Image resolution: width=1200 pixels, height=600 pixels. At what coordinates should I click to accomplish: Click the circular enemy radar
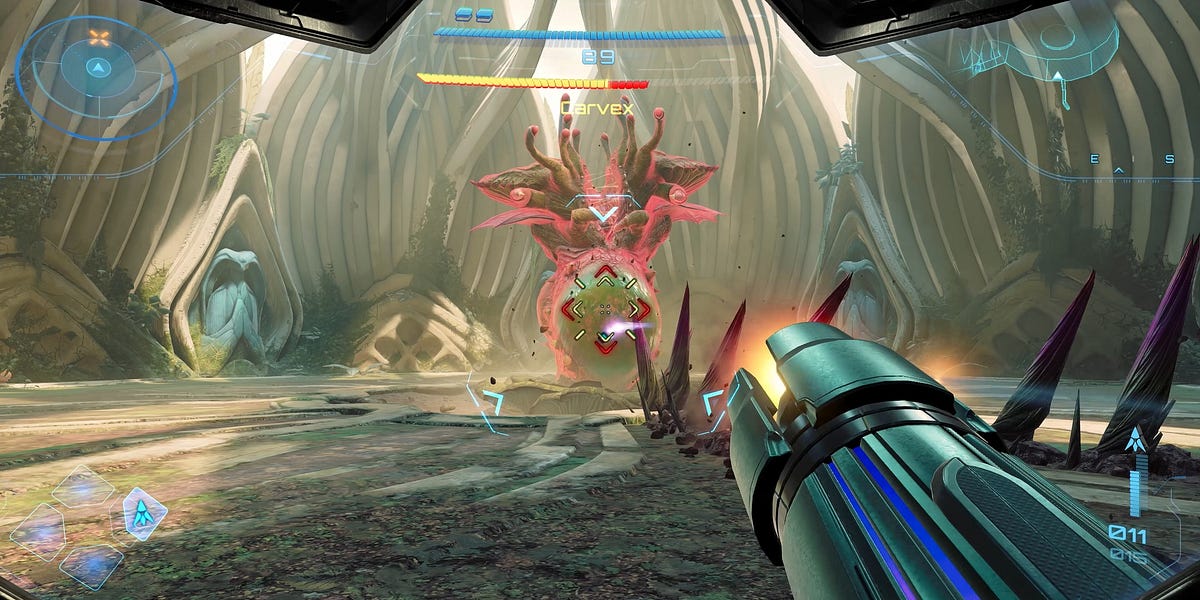(x=97, y=69)
